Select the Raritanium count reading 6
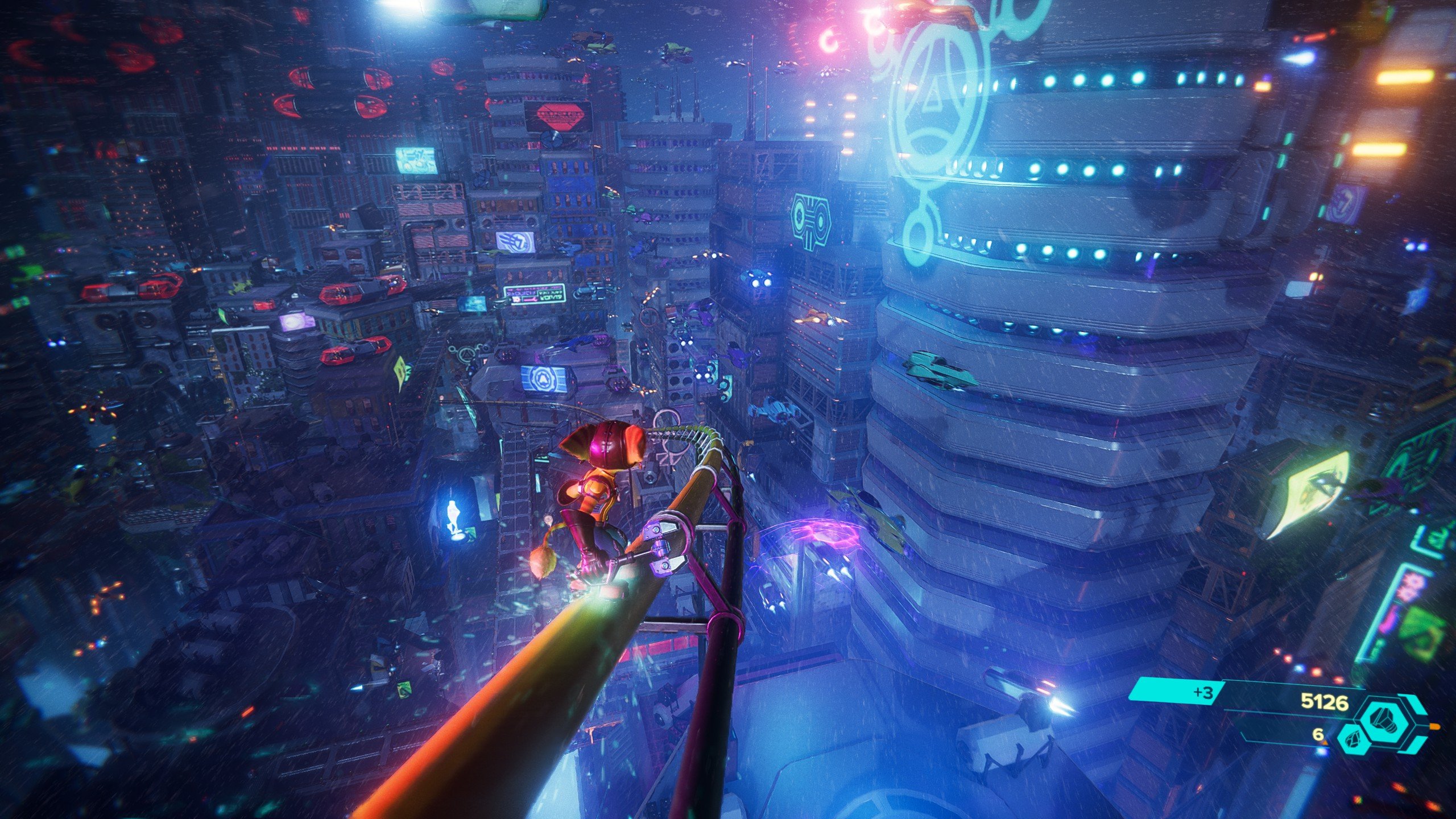The width and height of the screenshot is (1456, 819). point(1318,736)
